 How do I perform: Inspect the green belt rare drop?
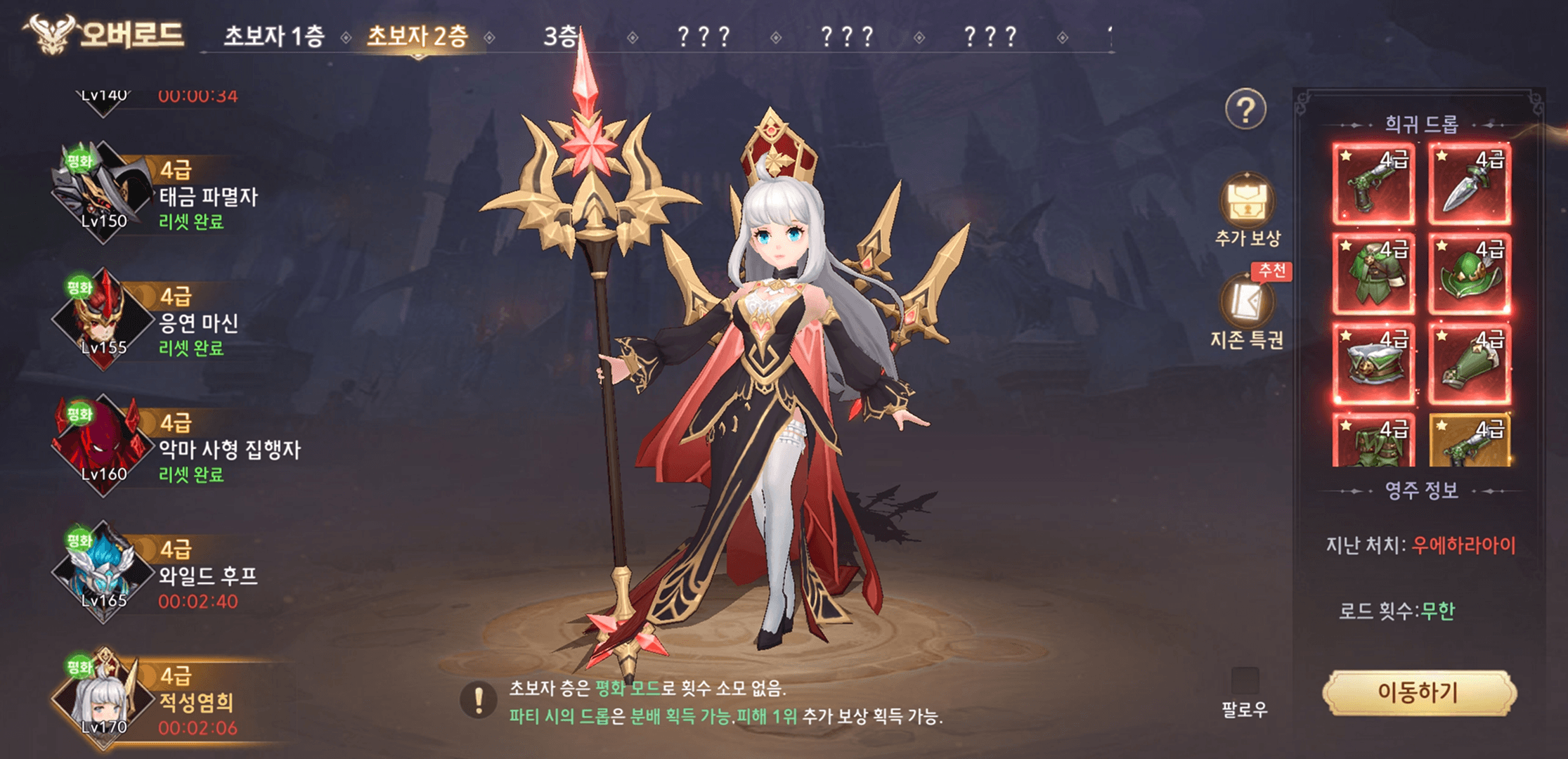(1373, 364)
